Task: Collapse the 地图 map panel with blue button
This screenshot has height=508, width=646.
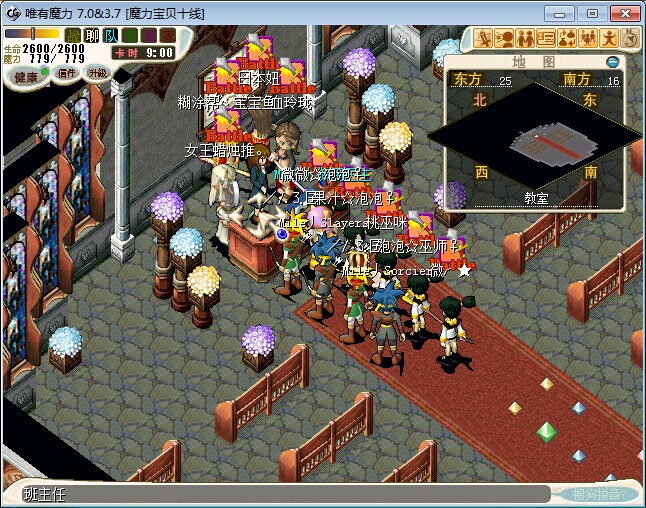Action: click(x=613, y=62)
